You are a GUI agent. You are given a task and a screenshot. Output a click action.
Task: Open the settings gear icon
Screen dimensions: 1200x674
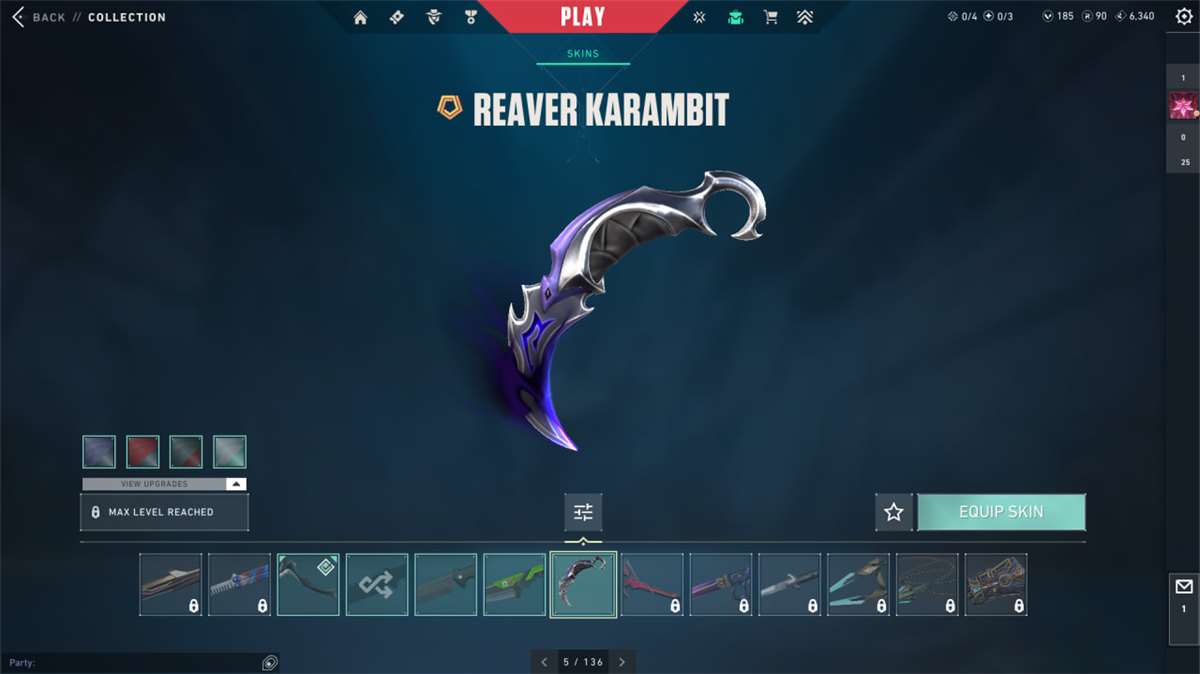1184,17
